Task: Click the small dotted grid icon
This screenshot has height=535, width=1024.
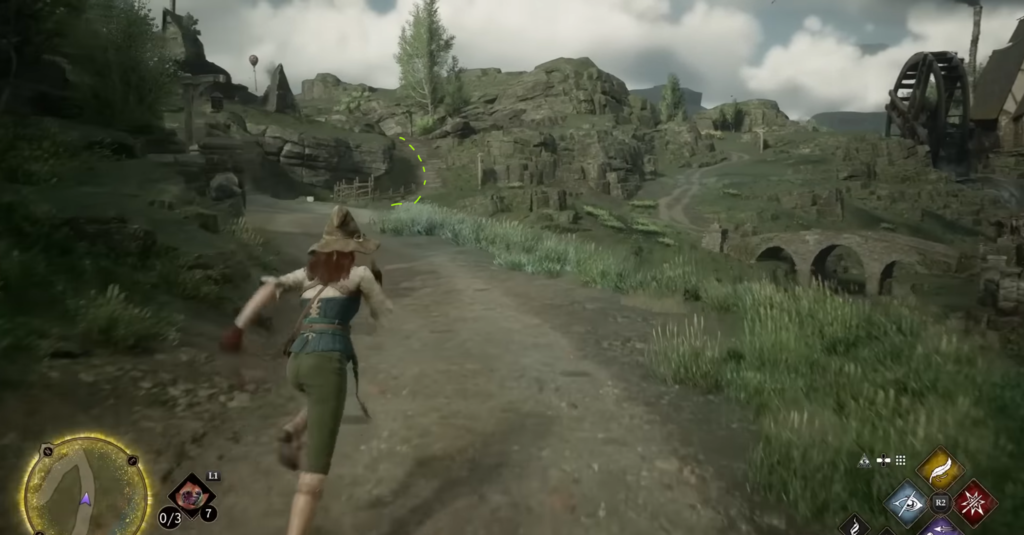Action: click(900, 460)
